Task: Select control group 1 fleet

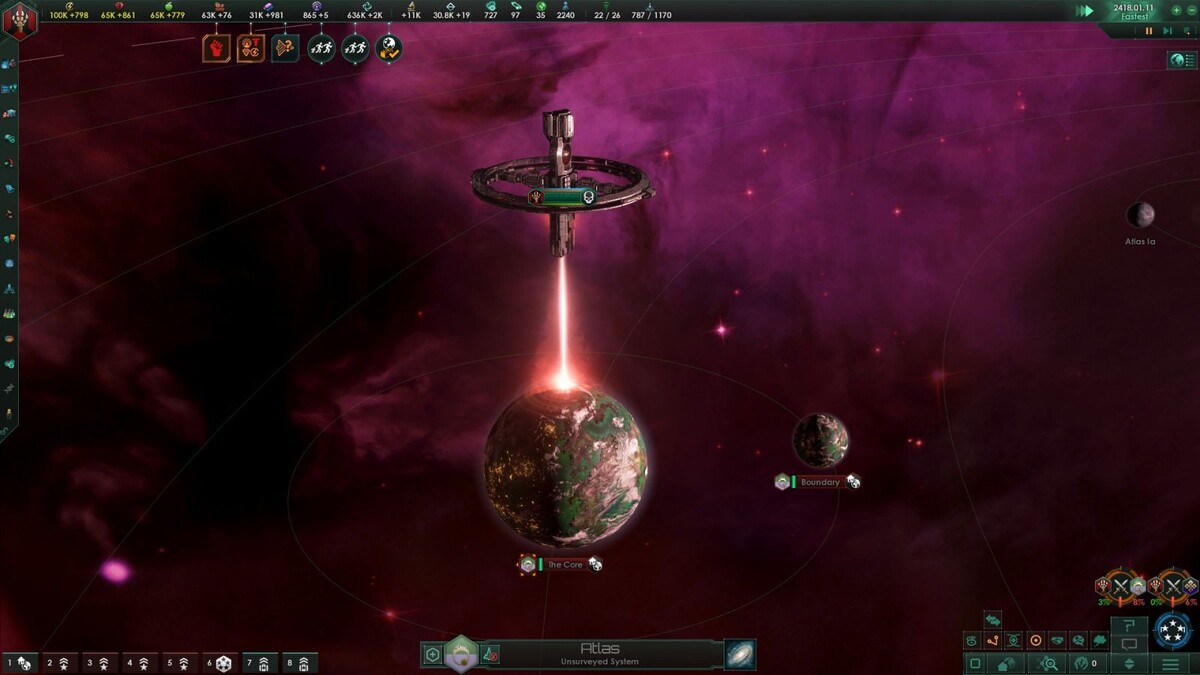Action: pos(20,663)
